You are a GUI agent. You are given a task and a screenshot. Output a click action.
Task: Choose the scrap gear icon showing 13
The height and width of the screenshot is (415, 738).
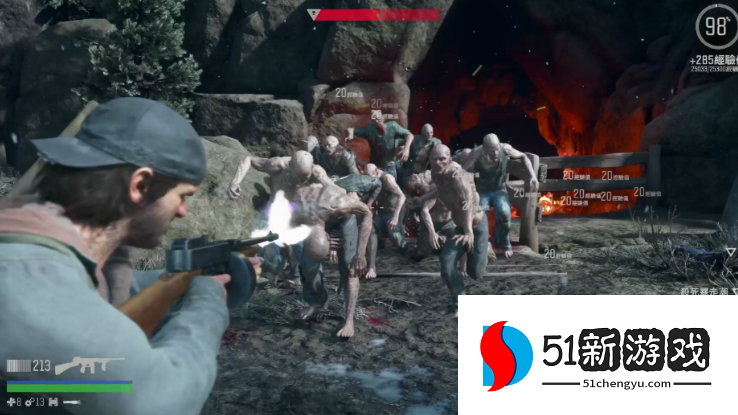[x=29, y=402]
